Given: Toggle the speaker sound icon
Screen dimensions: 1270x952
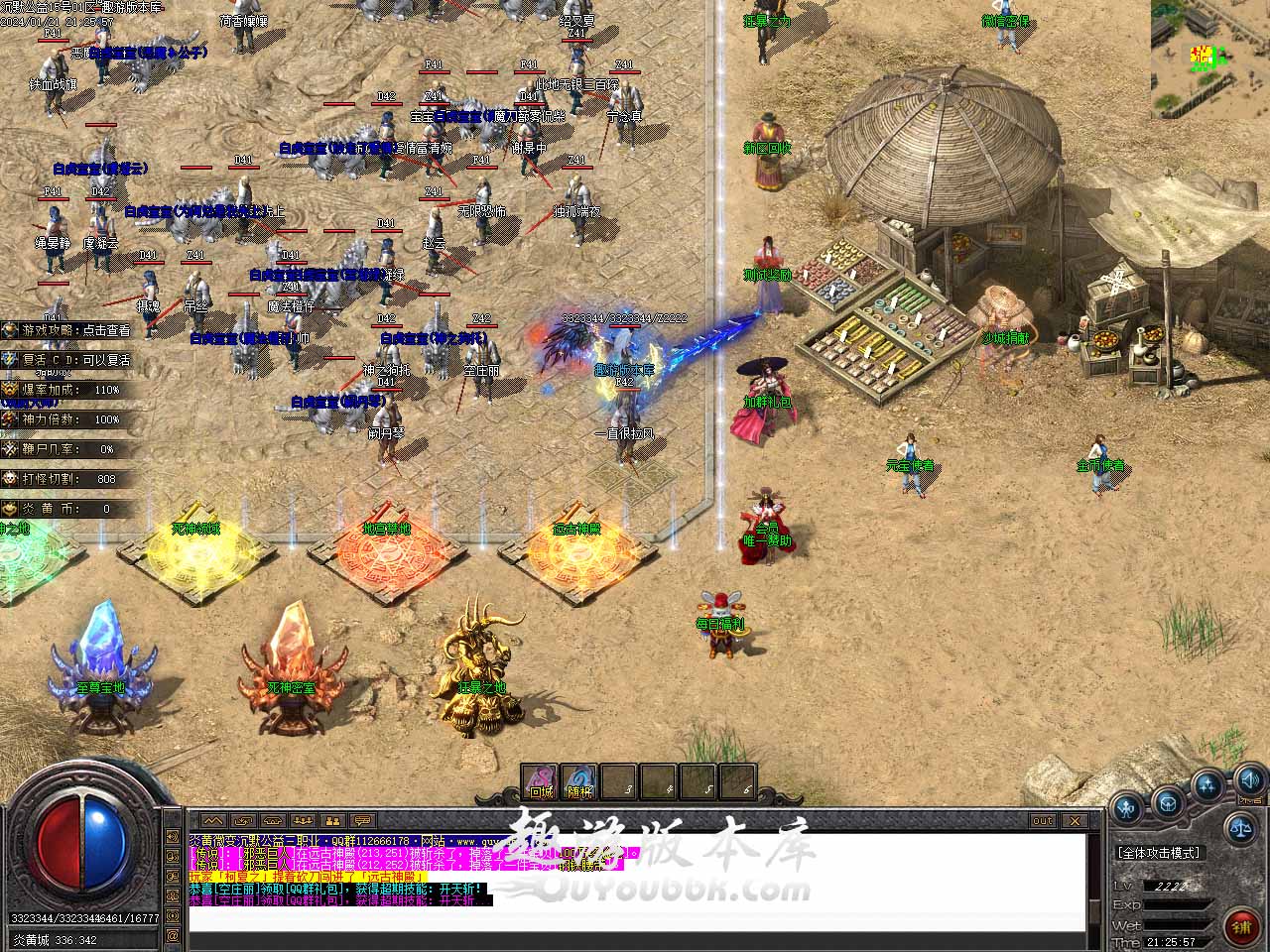Looking at the screenshot, I should click(x=1250, y=779).
